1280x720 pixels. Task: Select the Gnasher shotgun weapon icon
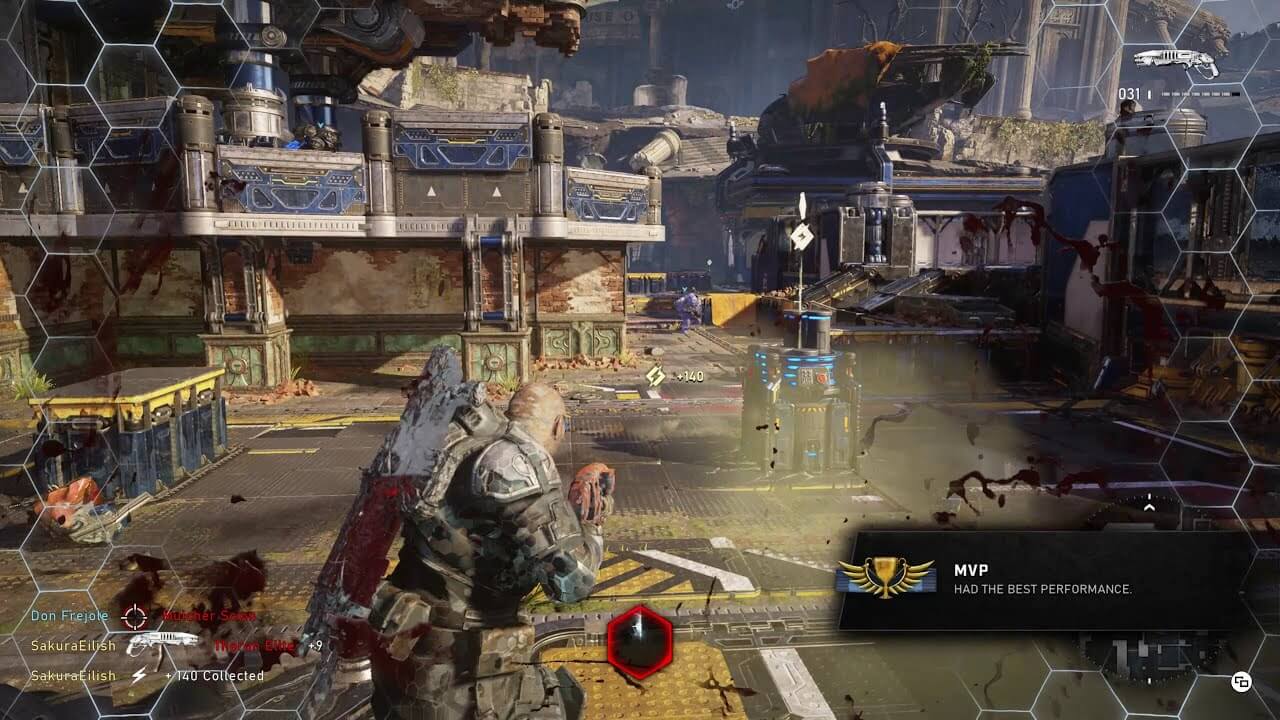click(1177, 63)
